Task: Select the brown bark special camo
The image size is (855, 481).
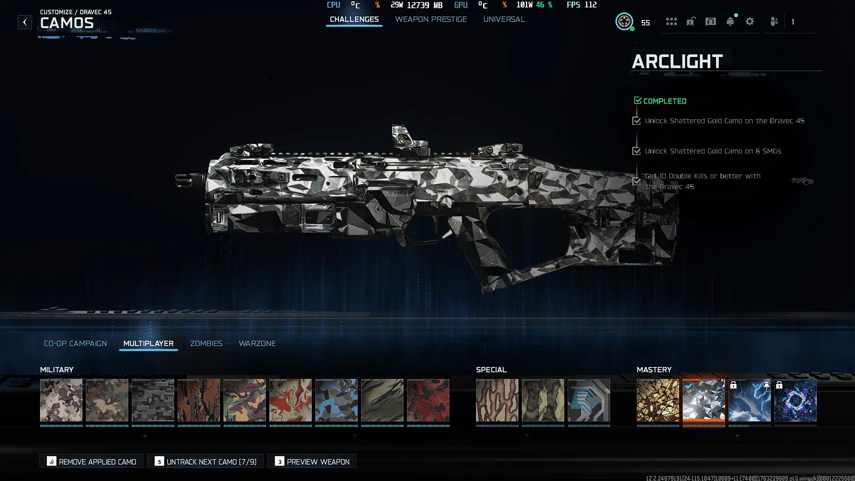Action: (497, 400)
